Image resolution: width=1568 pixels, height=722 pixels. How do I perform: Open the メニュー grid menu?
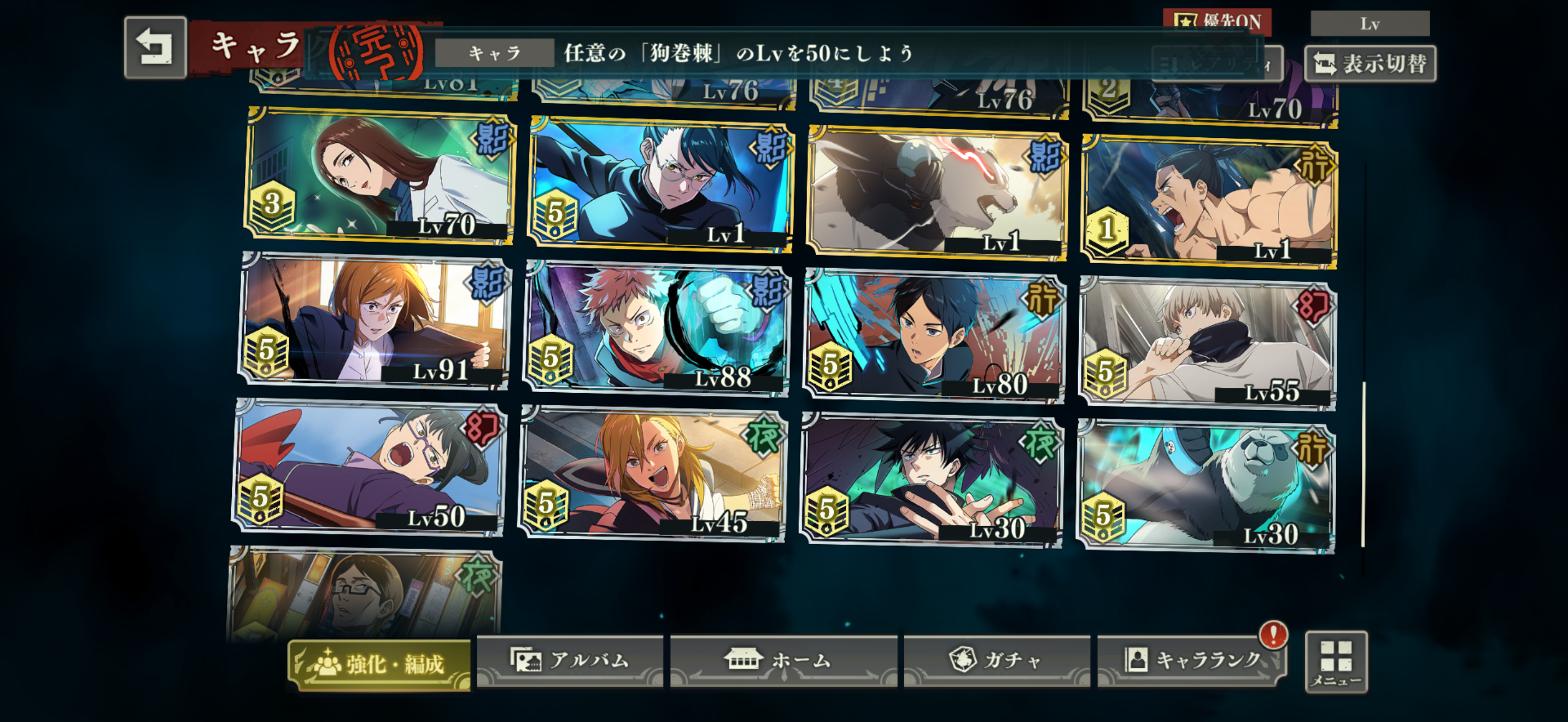[1336, 662]
